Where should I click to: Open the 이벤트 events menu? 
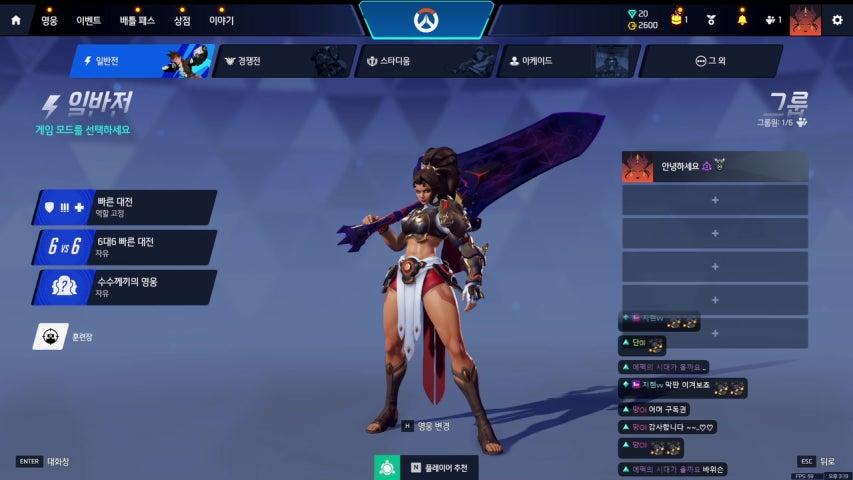click(x=89, y=19)
